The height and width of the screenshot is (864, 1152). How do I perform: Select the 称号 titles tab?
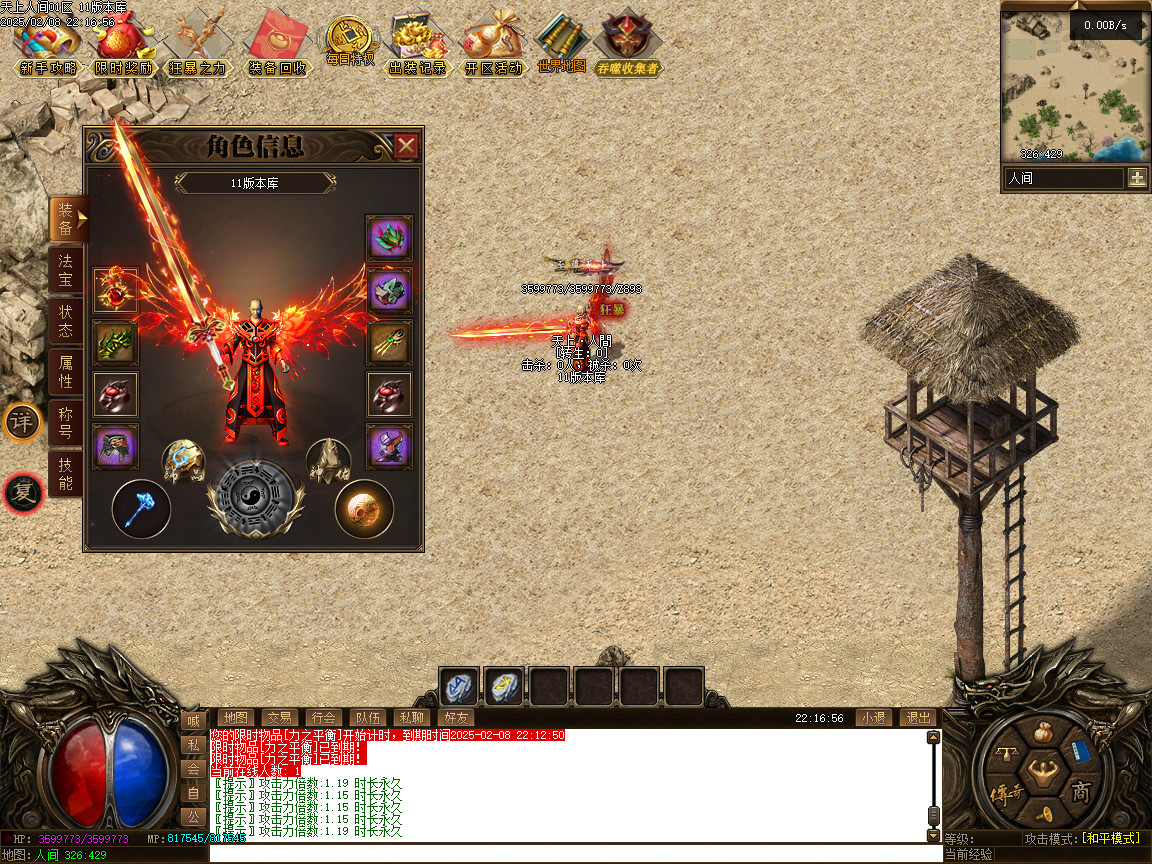point(66,423)
